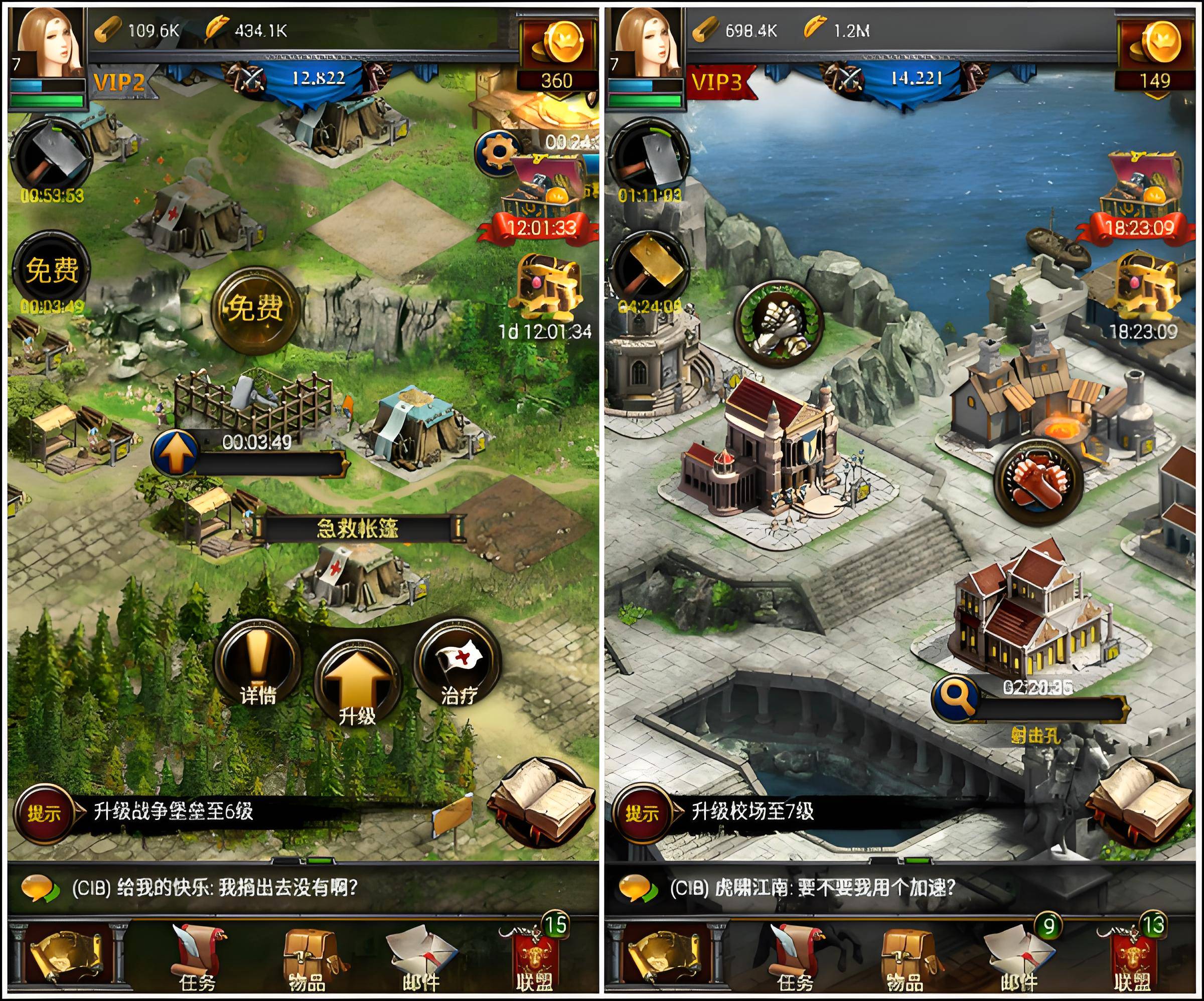Open the chat line from 虎啸江南
1204x1001 pixels.
click(812, 888)
